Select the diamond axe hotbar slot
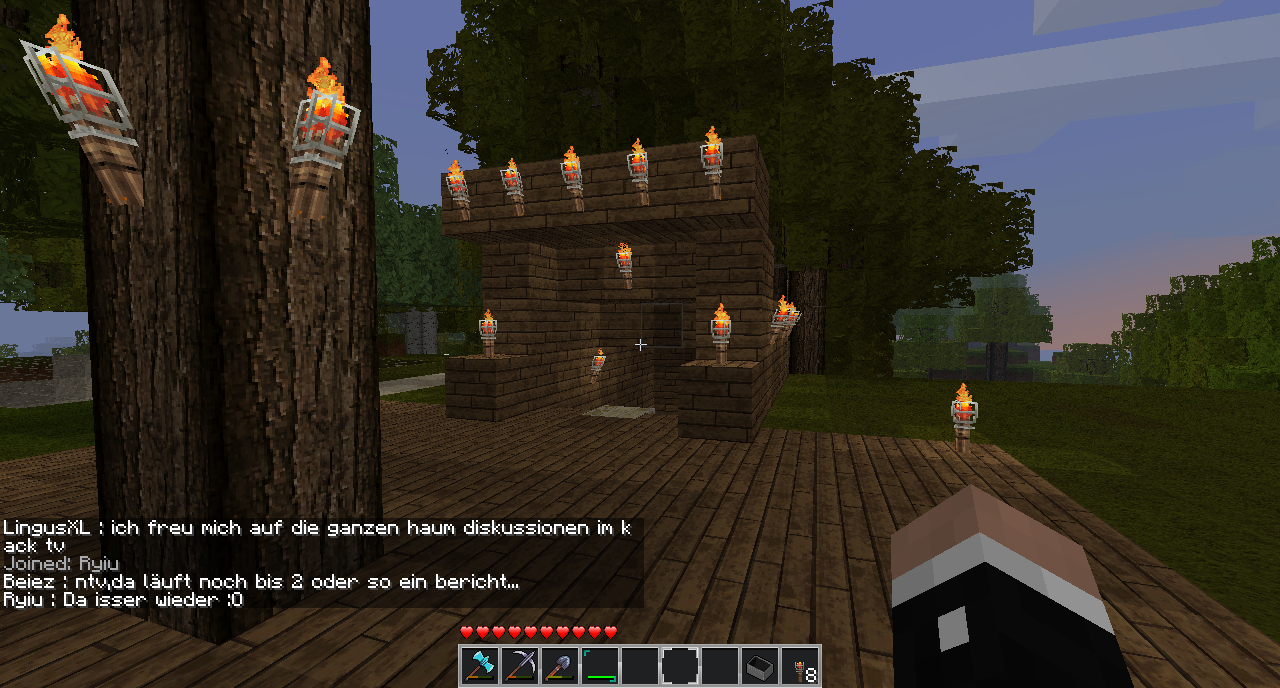 coord(480,666)
